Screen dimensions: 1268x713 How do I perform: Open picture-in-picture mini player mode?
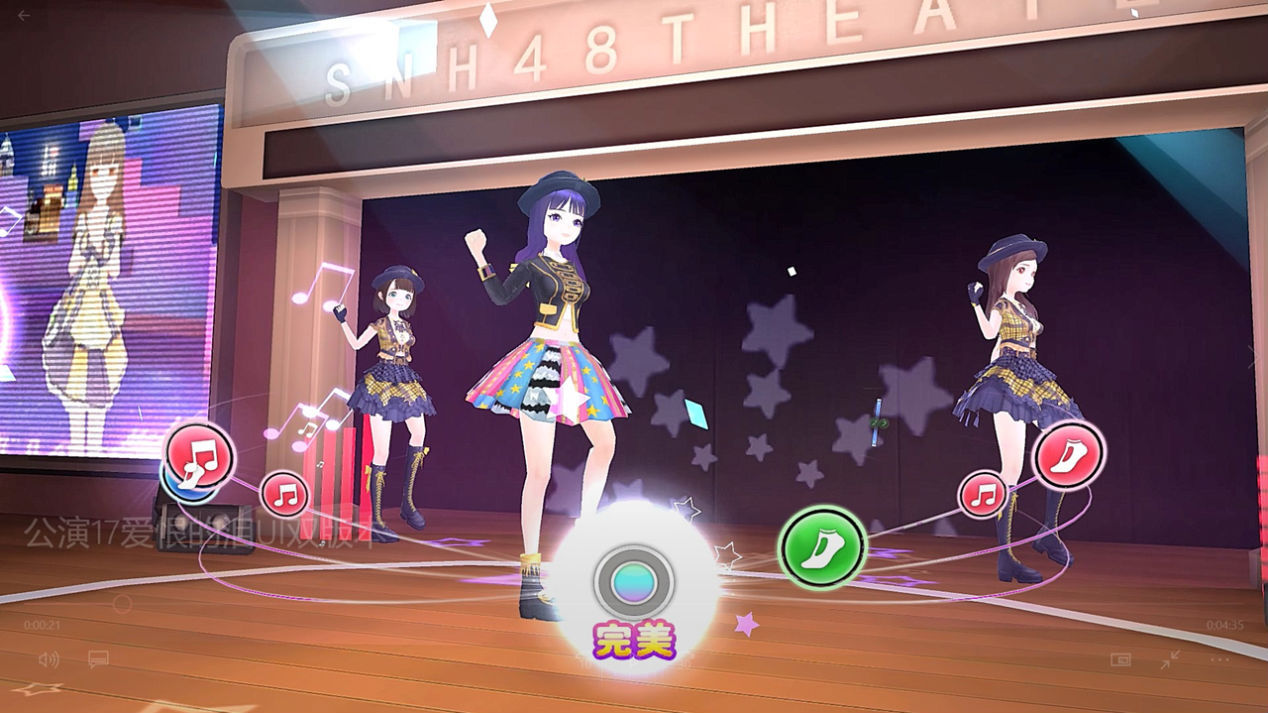(x=1120, y=660)
